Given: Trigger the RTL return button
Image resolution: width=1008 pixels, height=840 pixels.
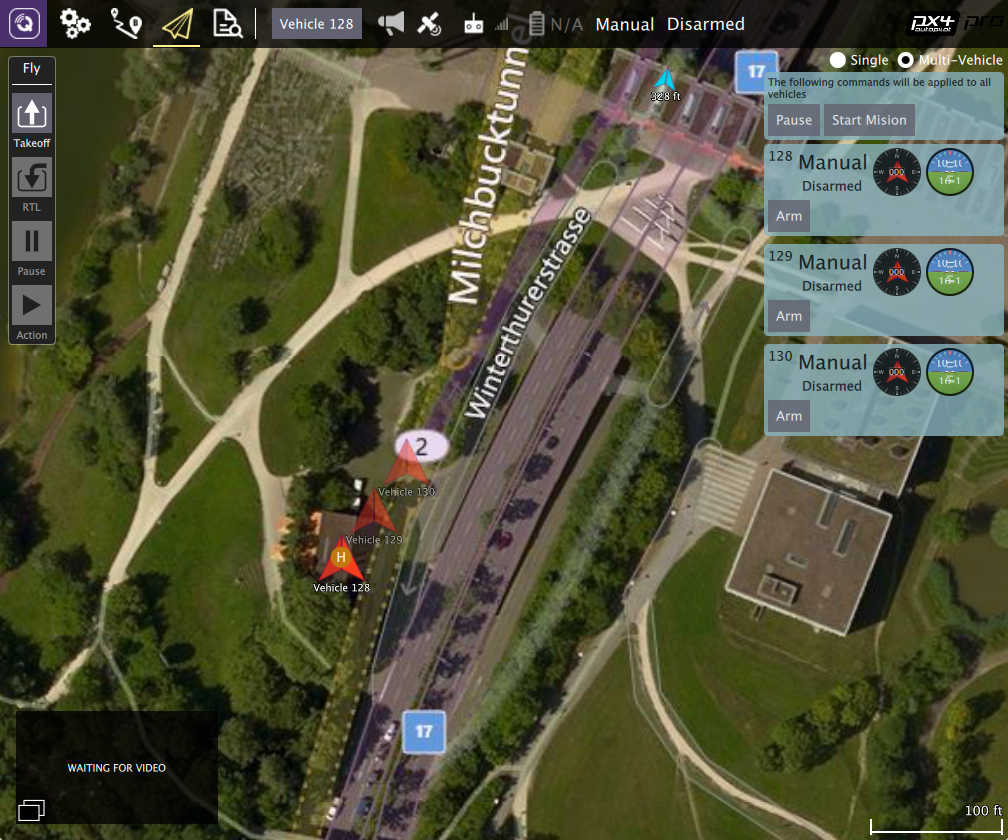Looking at the screenshot, I should click(x=32, y=178).
